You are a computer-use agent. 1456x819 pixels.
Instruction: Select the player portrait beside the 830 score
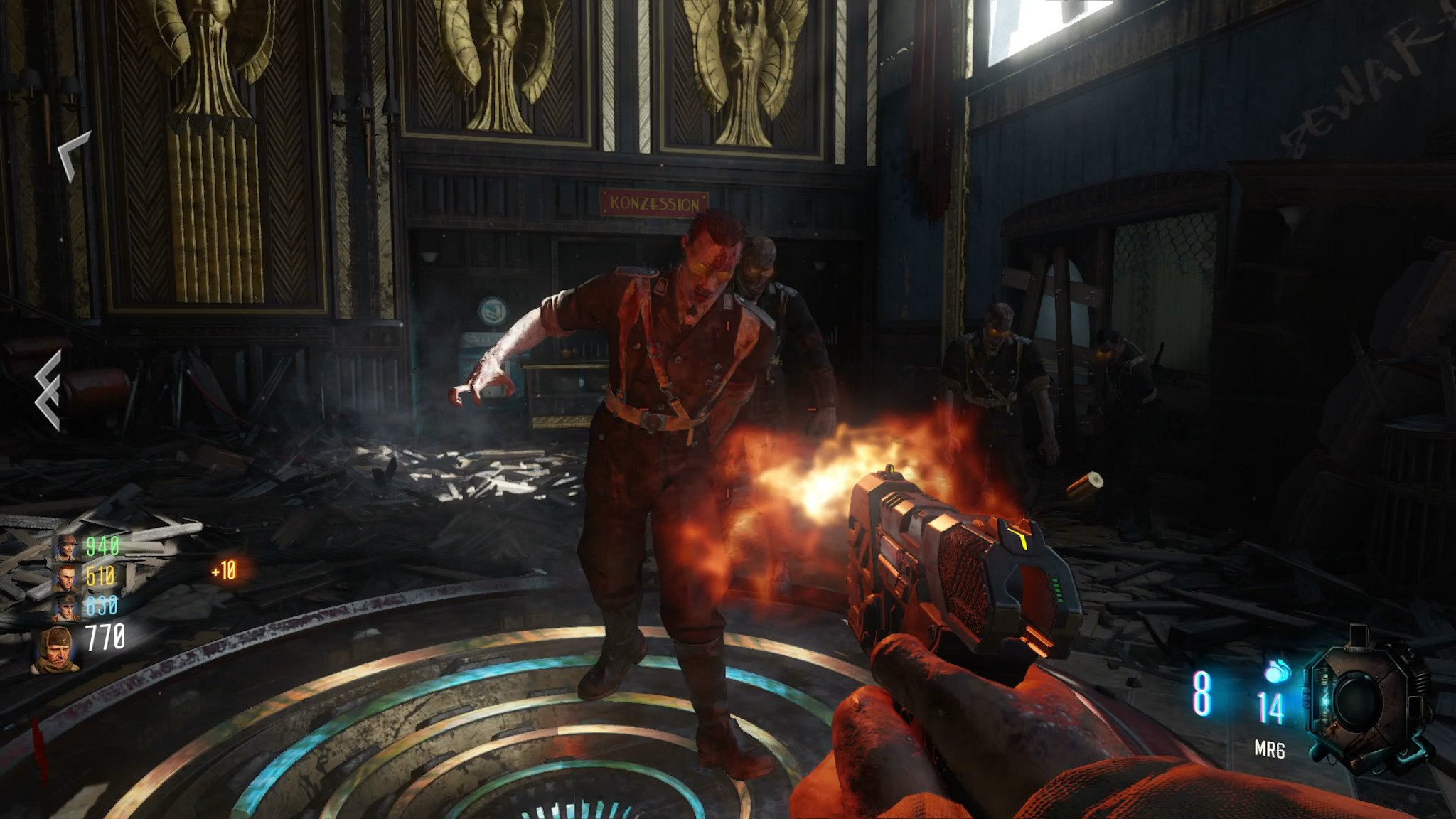point(68,606)
